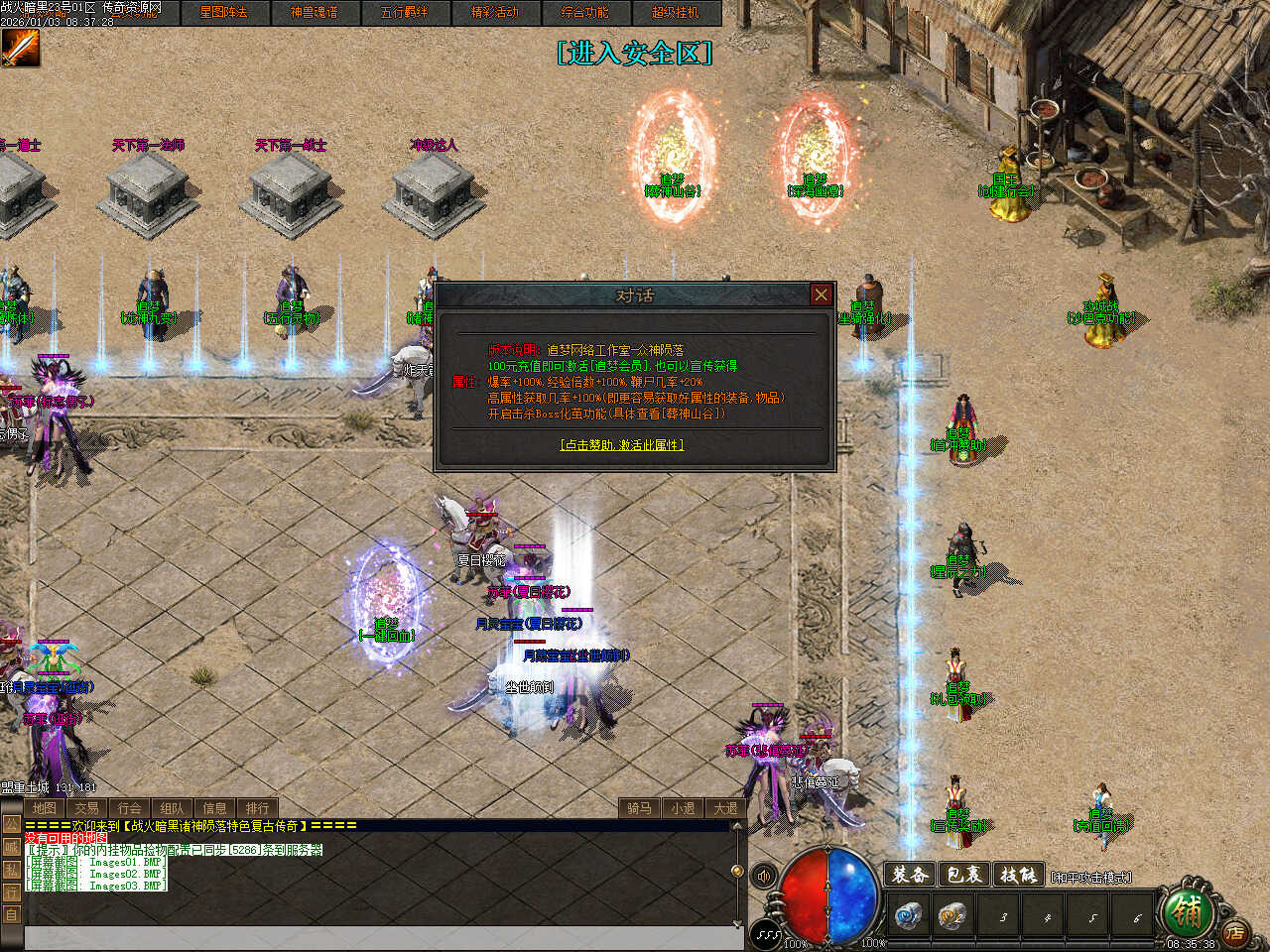Open the 综合功能 menu
The width and height of the screenshot is (1270, 952).
tap(584, 12)
